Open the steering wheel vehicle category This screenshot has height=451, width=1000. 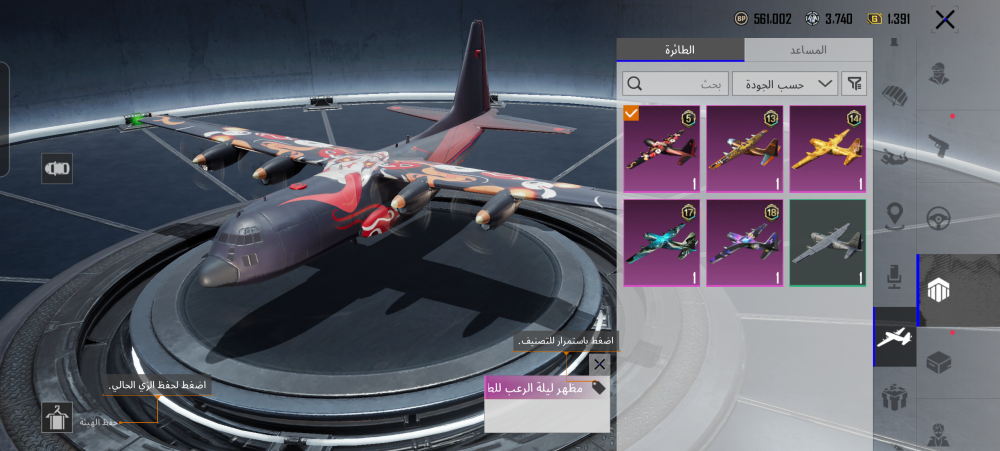click(x=938, y=218)
